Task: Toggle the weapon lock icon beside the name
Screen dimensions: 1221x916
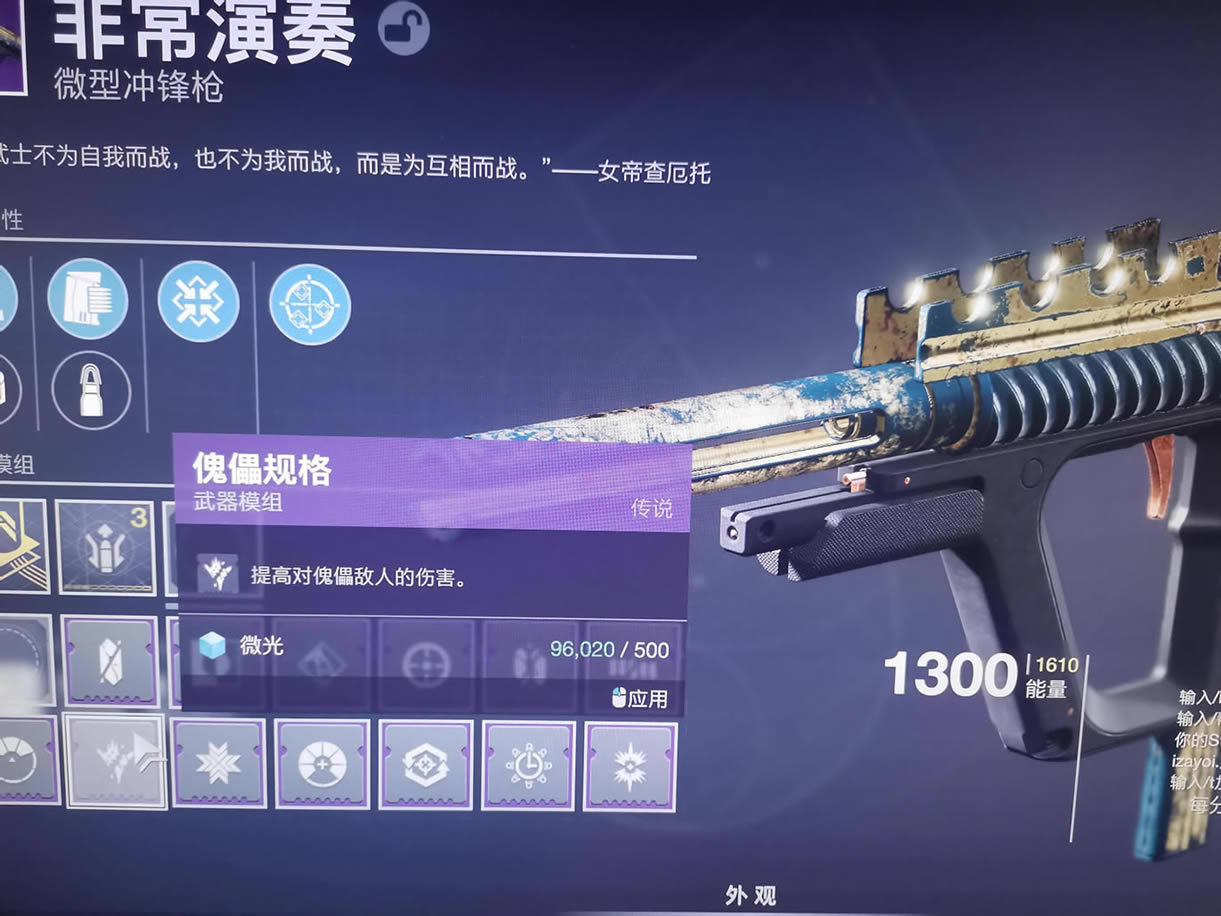Action: pos(403,29)
